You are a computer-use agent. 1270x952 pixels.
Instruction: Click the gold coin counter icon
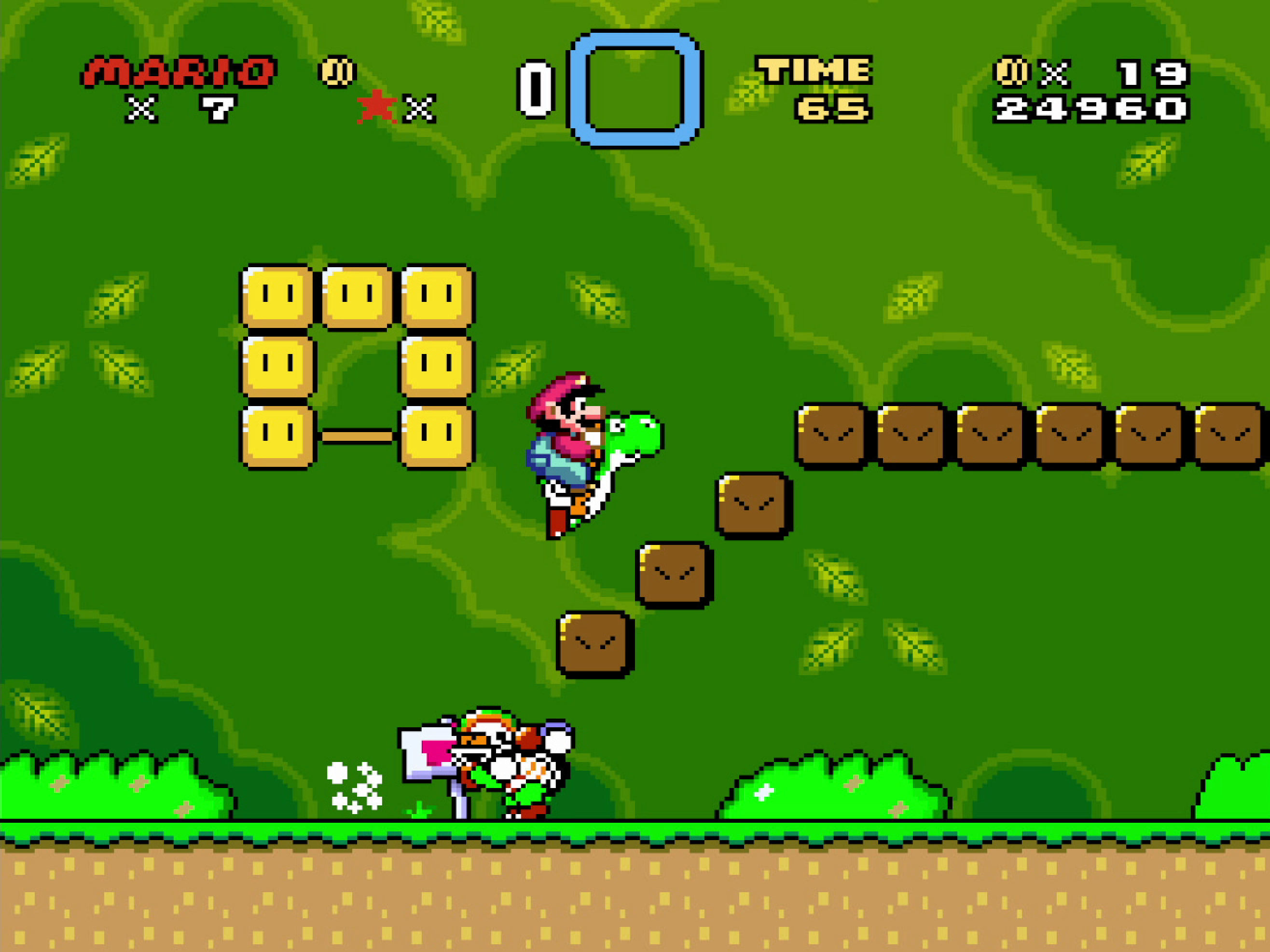point(1012,72)
